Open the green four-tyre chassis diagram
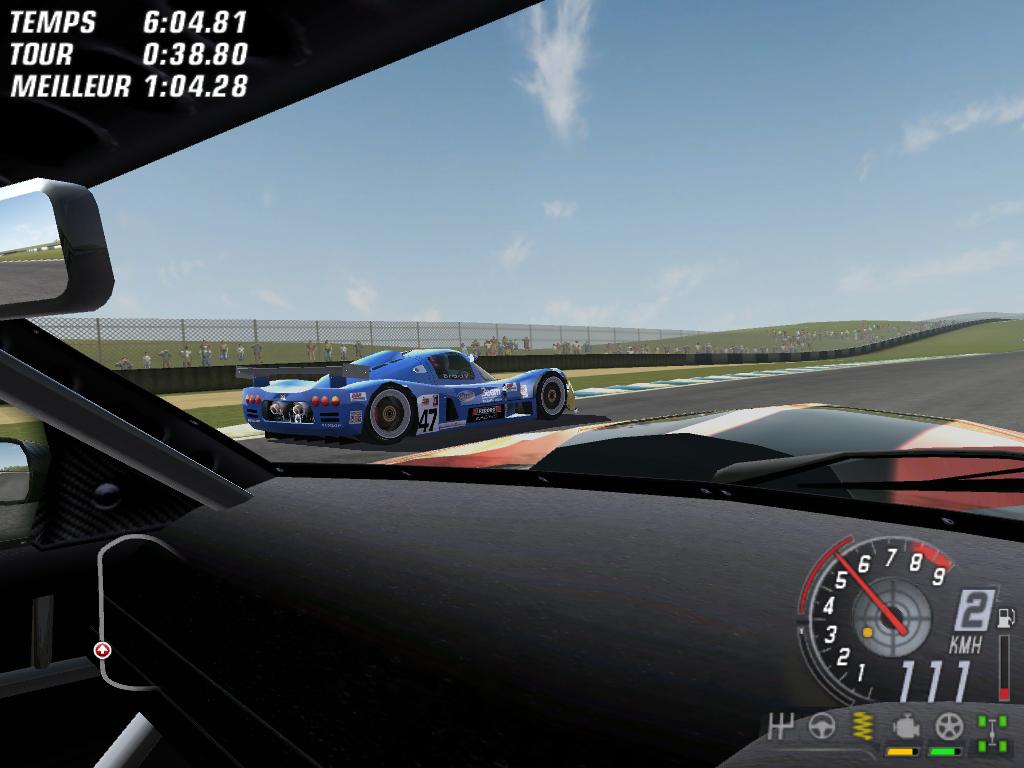This screenshot has height=768, width=1024. click(992, 731)
